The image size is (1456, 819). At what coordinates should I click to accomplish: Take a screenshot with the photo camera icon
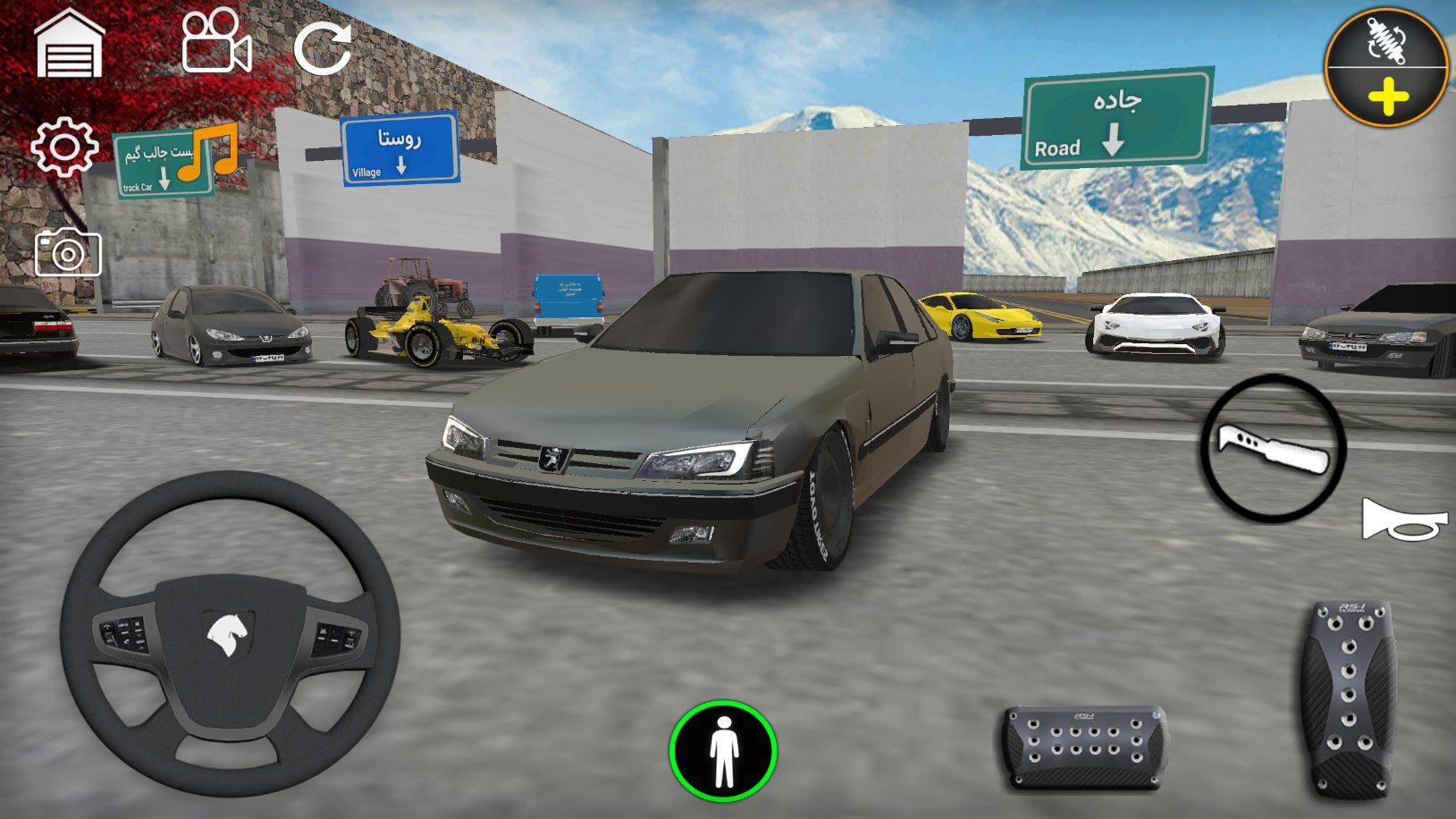[x=68, y=253]
